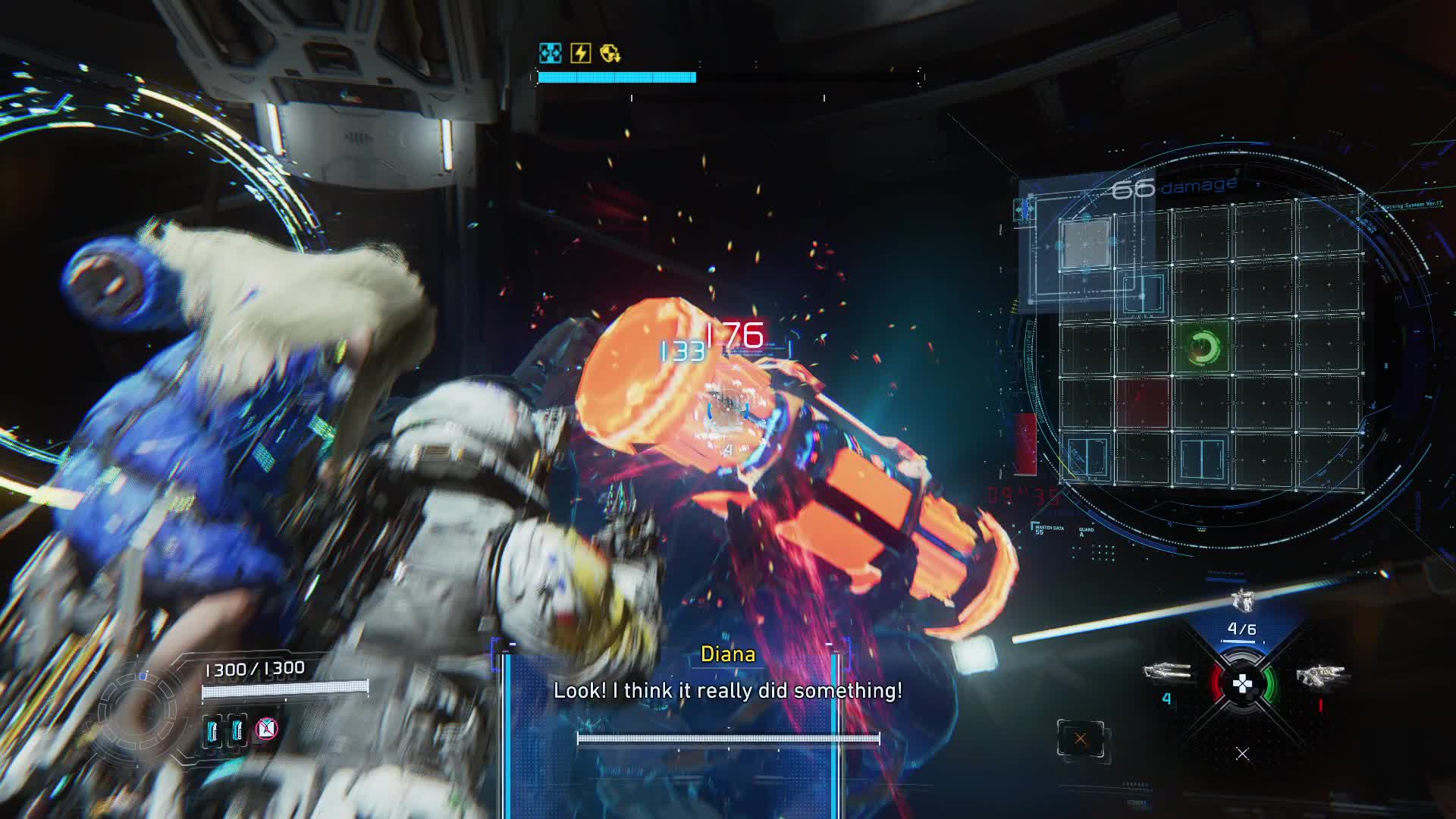Select the green circular node in the hacking grid

[1202, 347]
